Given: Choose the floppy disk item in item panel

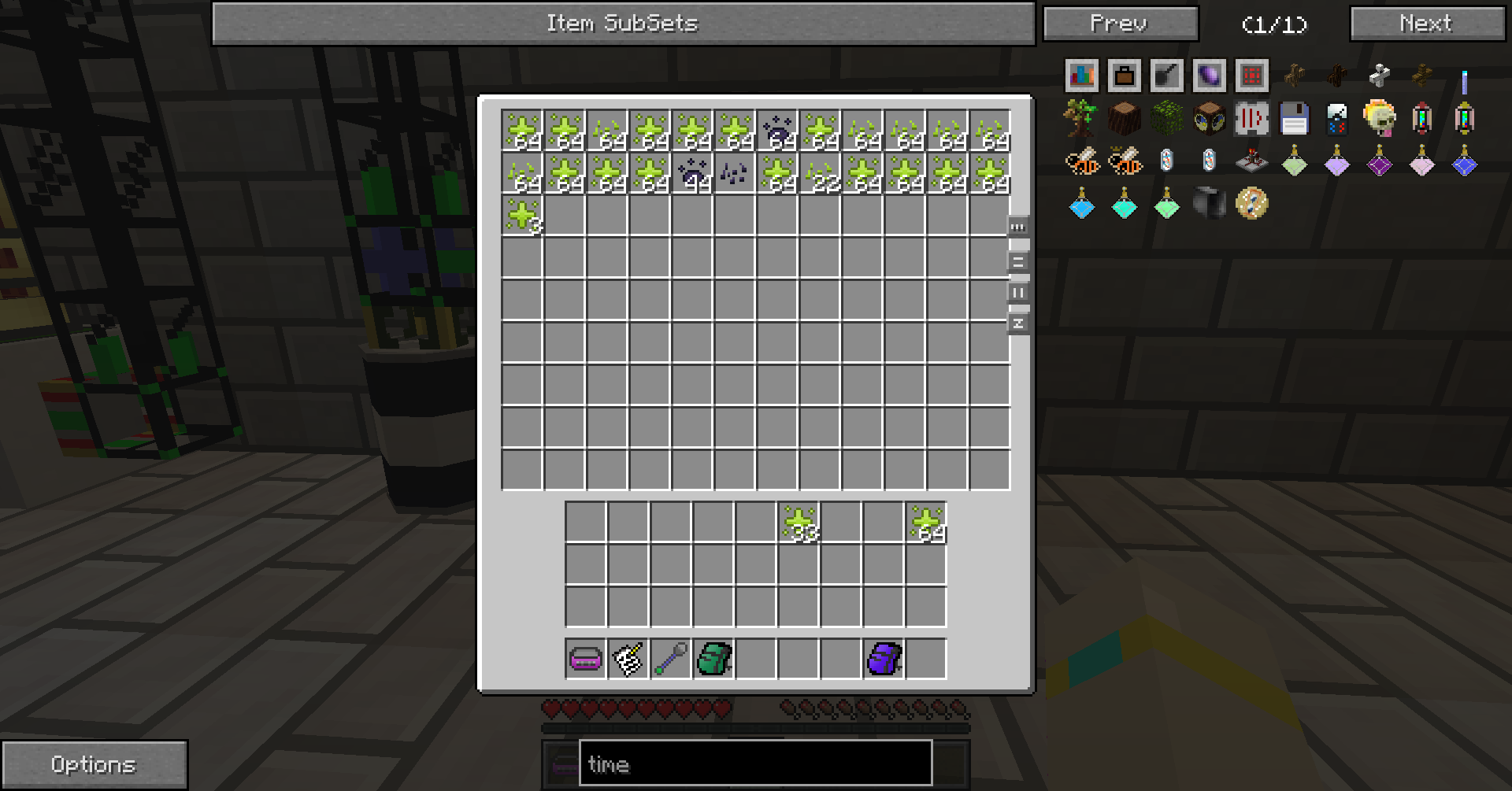Looking at the screenshot, I should point(1294,120).
